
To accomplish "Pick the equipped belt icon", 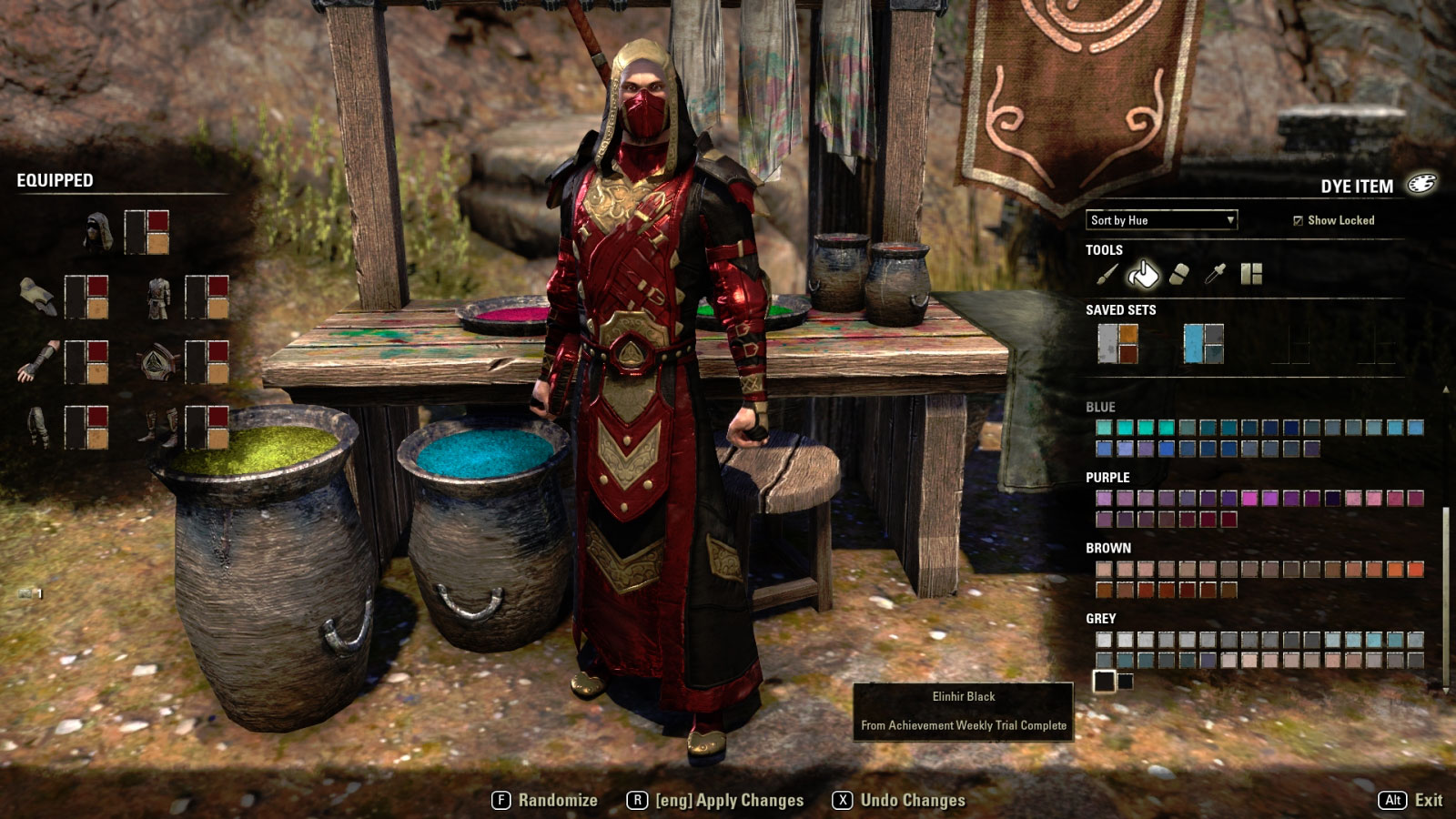I will click(x=158, y=361).
